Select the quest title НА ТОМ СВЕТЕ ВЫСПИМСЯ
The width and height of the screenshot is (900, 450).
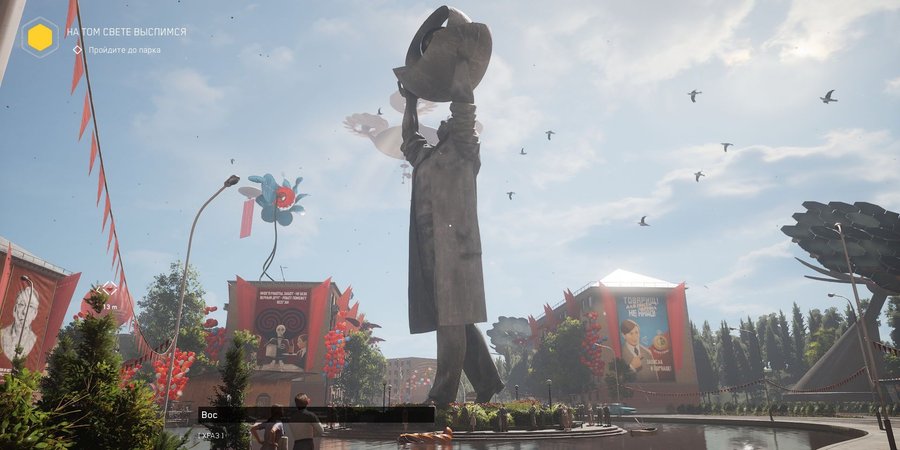click(126, 32)
